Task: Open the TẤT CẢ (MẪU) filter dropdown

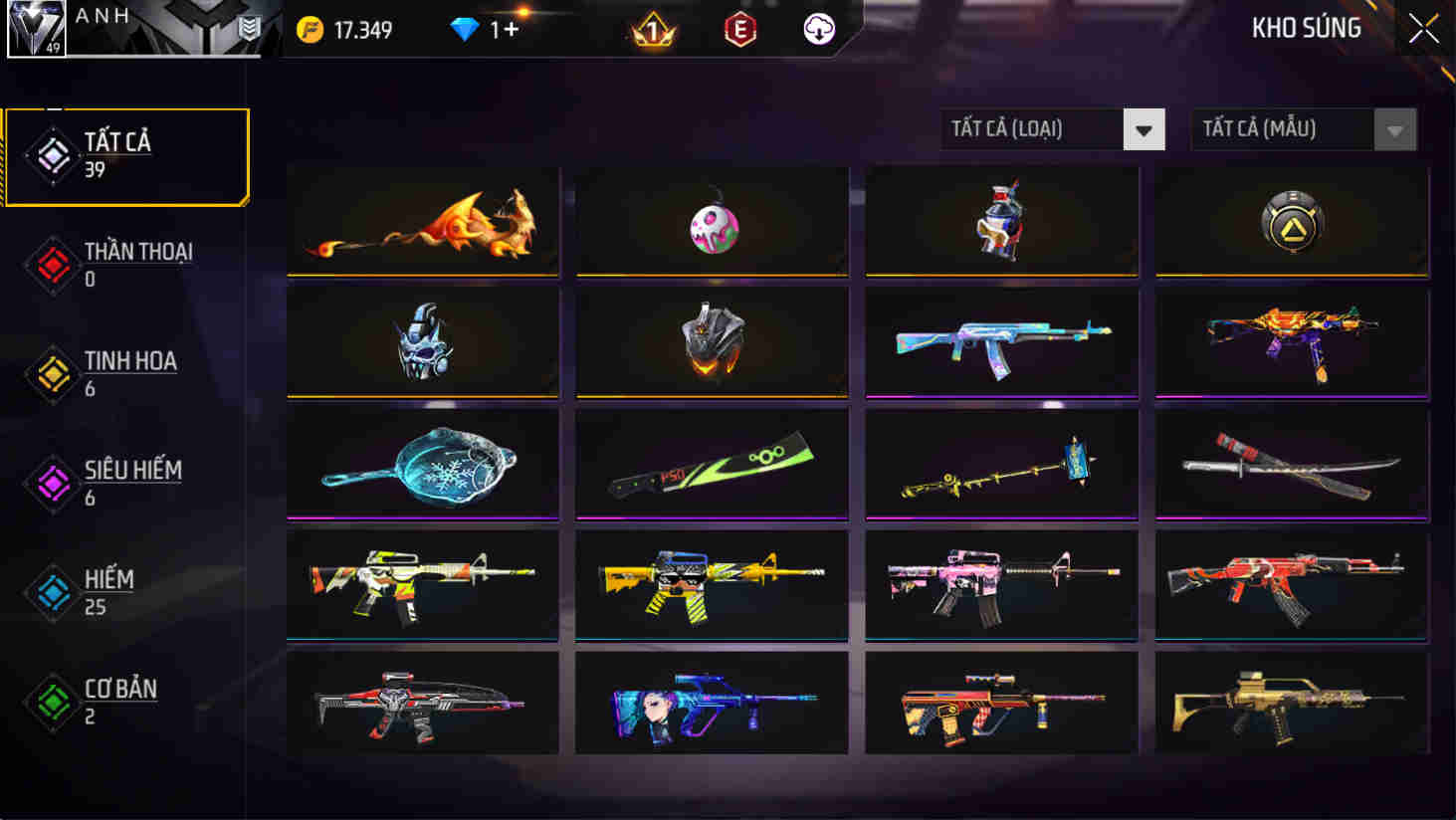Action: [1304, 129]
